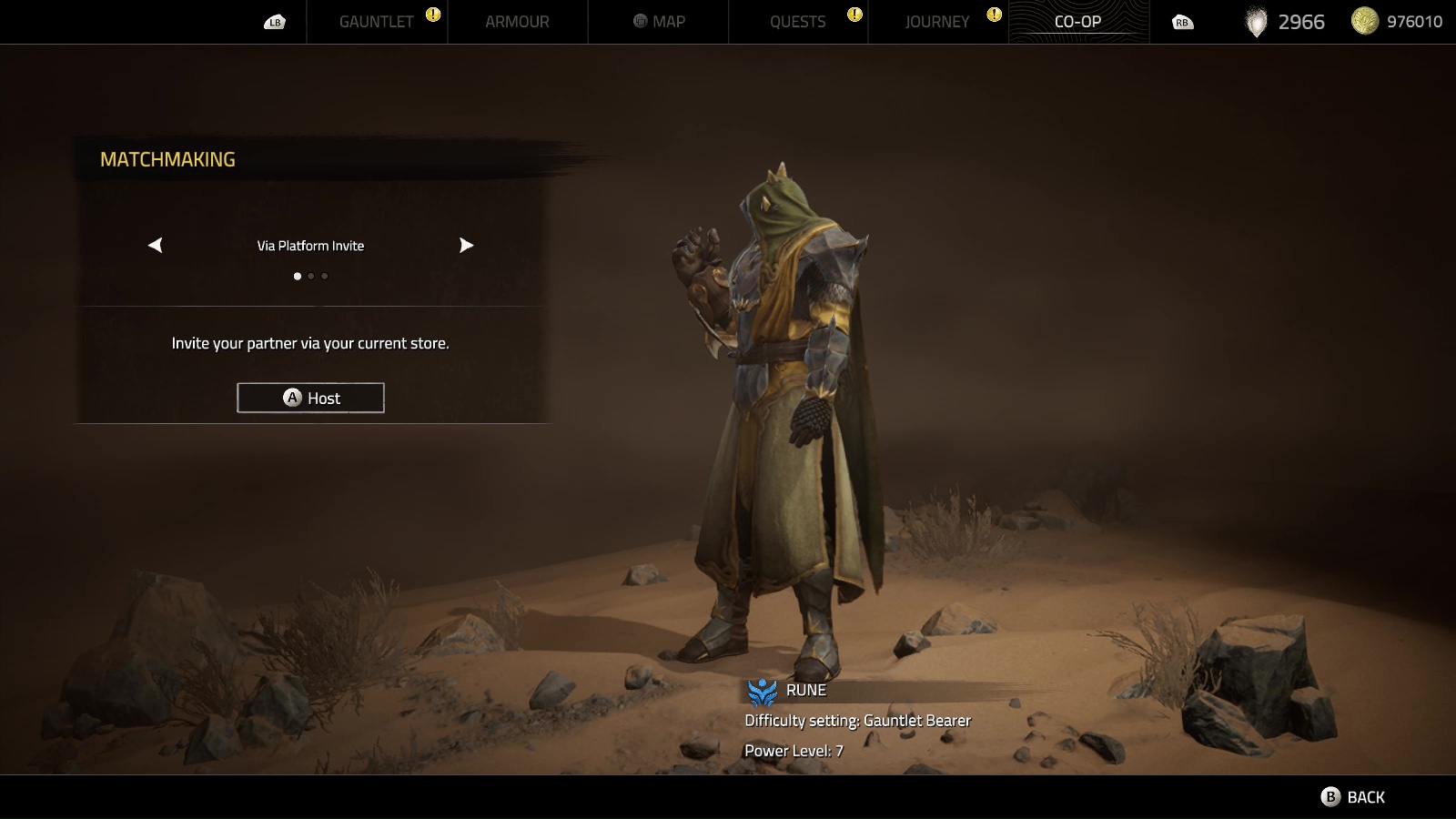Choose next matchmaking method with right arrow
Viewport: 1456px width, 819px height.
tap(466, 245)
